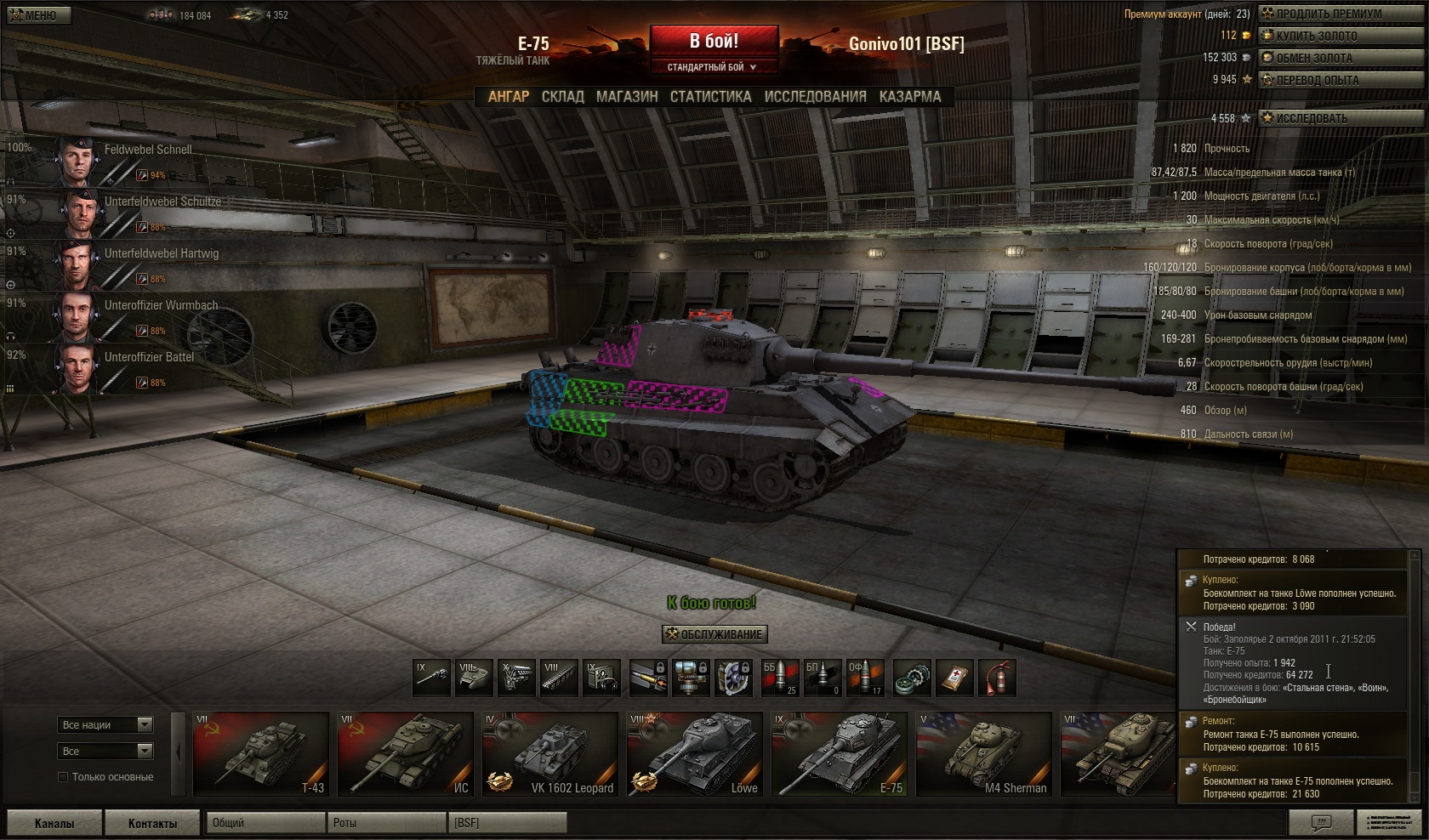Open the Все нации dropdown
Image resolution: width=1429 pixels, height=840 pixels.
coord(106,725)
